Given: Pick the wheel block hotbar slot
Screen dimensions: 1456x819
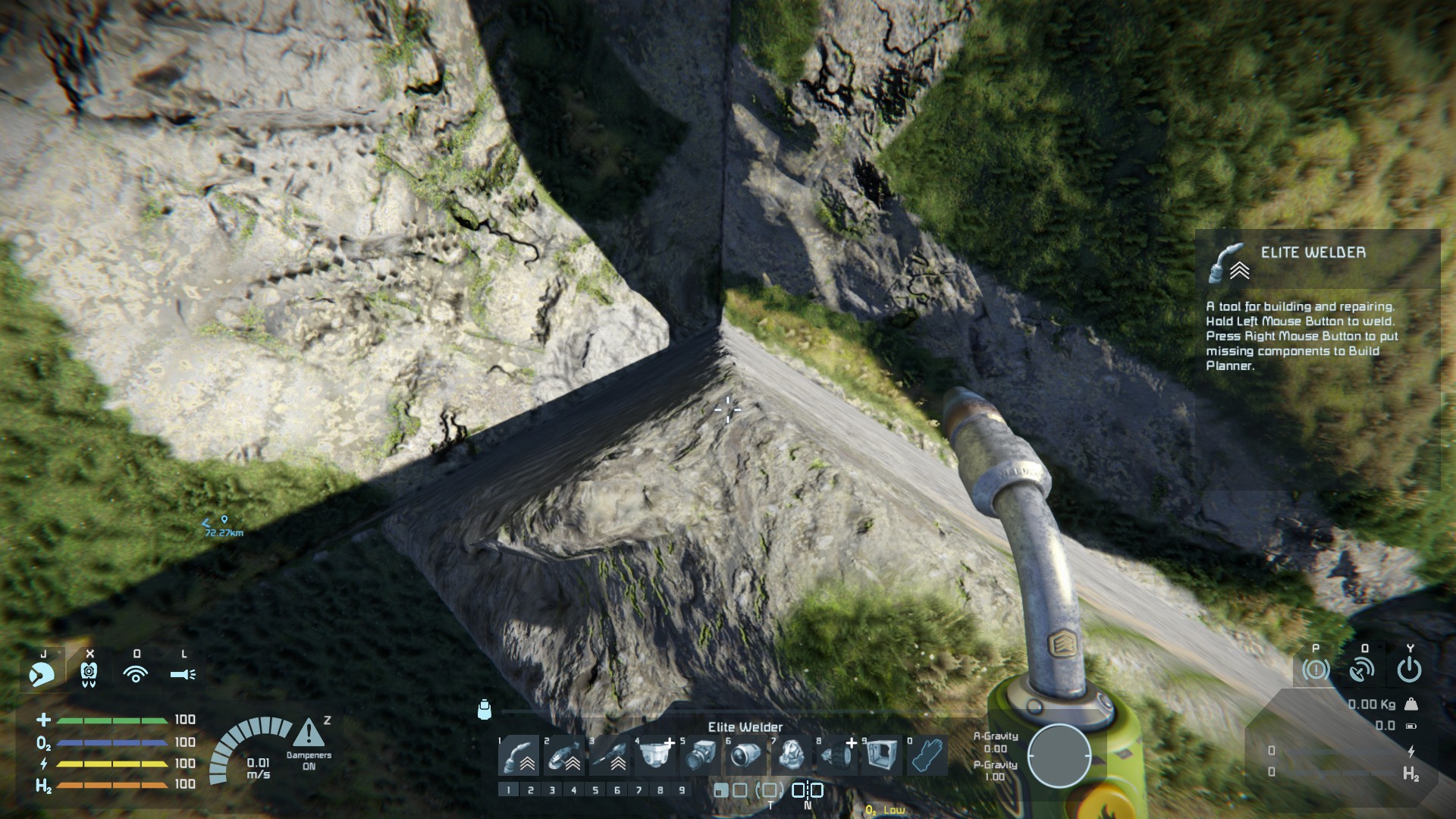Looking at the screenshot, I should 837,755.
